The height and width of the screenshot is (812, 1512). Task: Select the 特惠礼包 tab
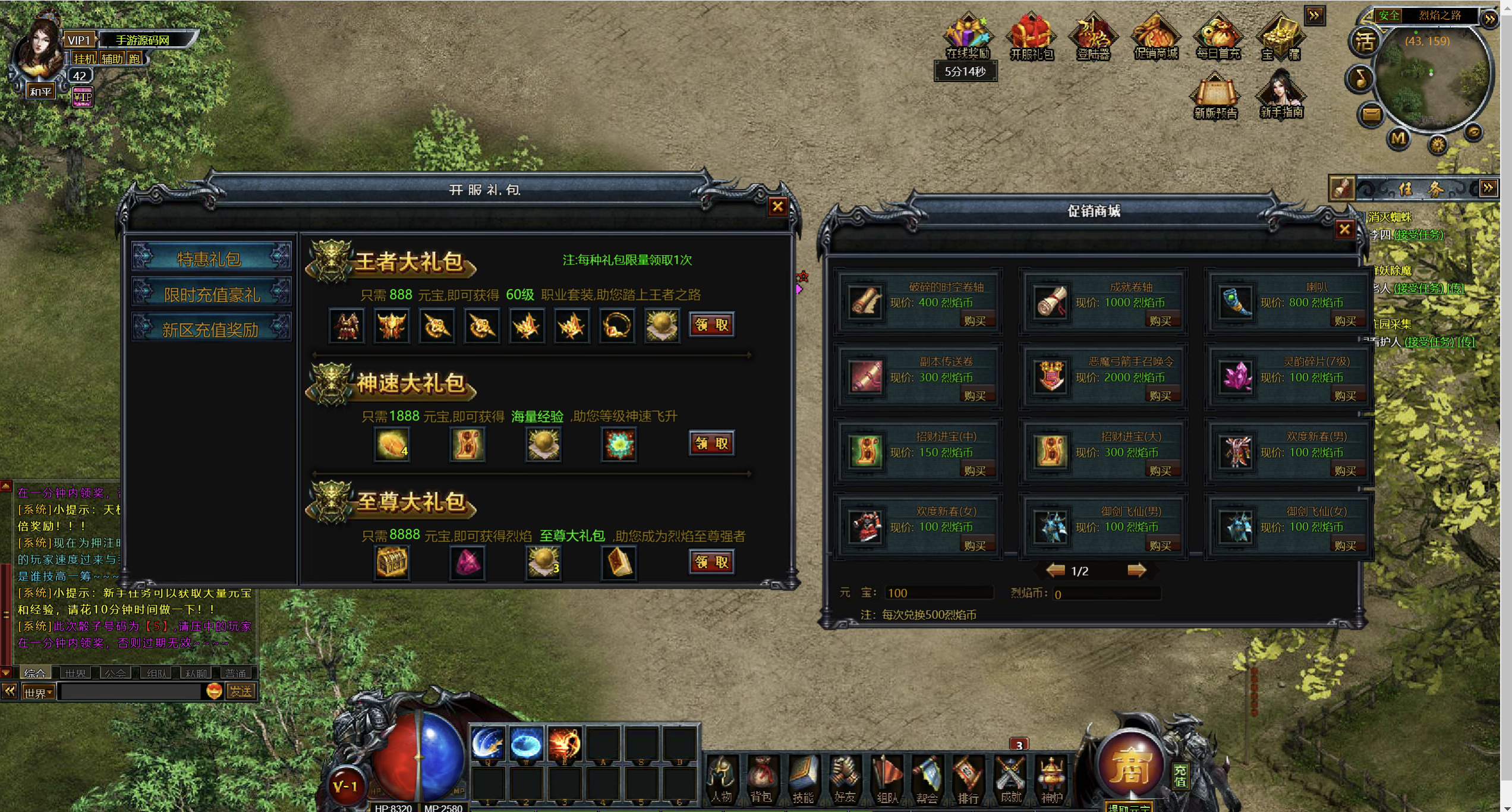click(212, 259)
